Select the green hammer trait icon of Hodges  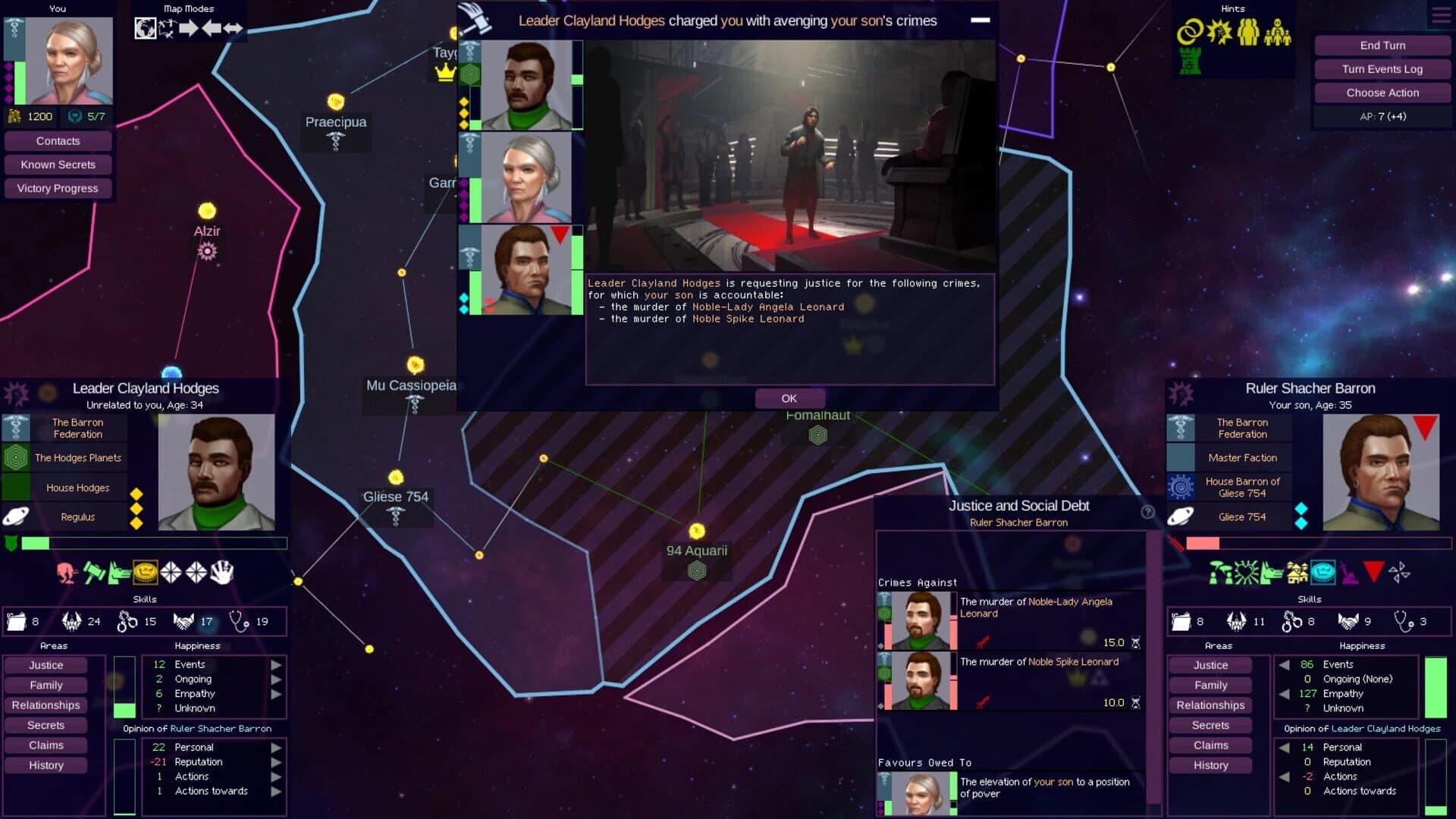[x=93, y=573]
